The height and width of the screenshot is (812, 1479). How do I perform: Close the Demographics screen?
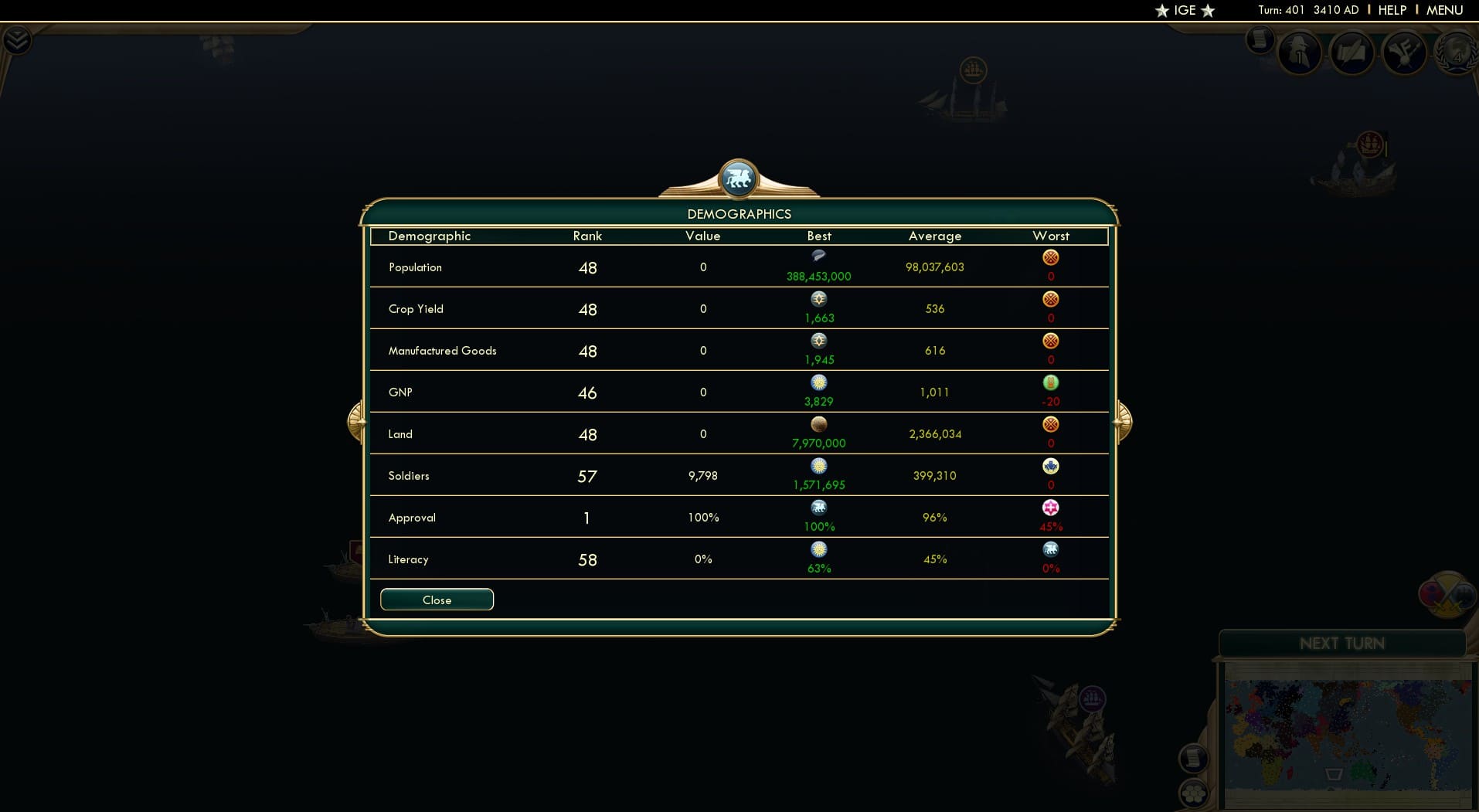pyautogui.click(x=437, y=600)
